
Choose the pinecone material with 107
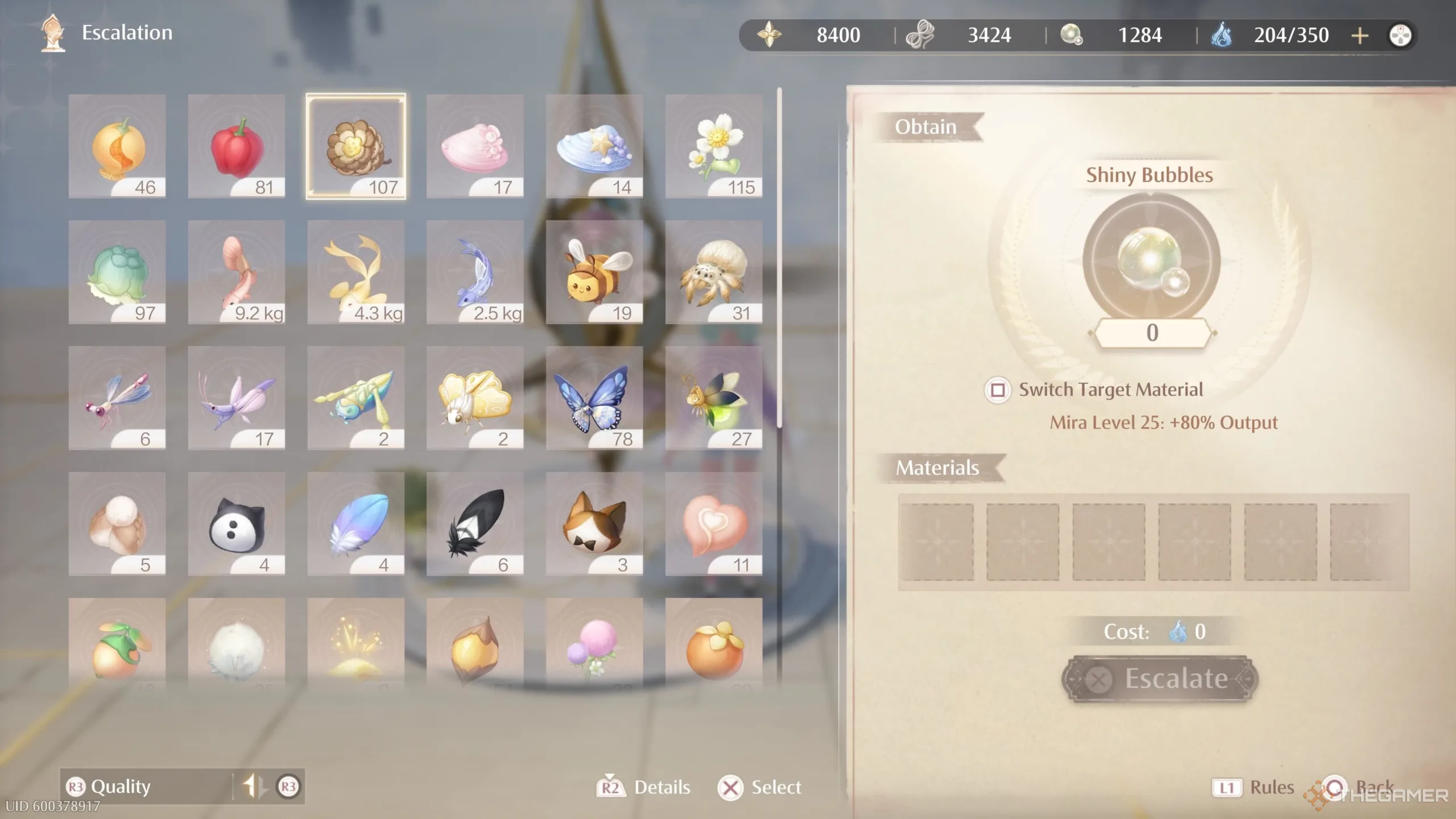point(356,146)
